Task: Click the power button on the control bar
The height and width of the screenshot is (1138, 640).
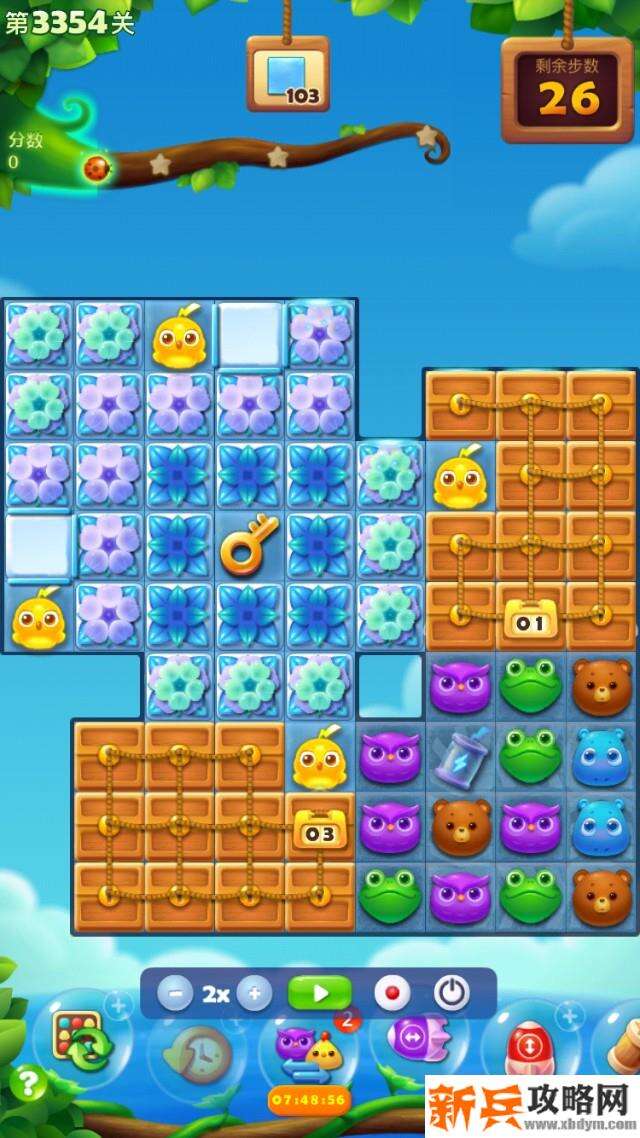Action: point(452,993)
